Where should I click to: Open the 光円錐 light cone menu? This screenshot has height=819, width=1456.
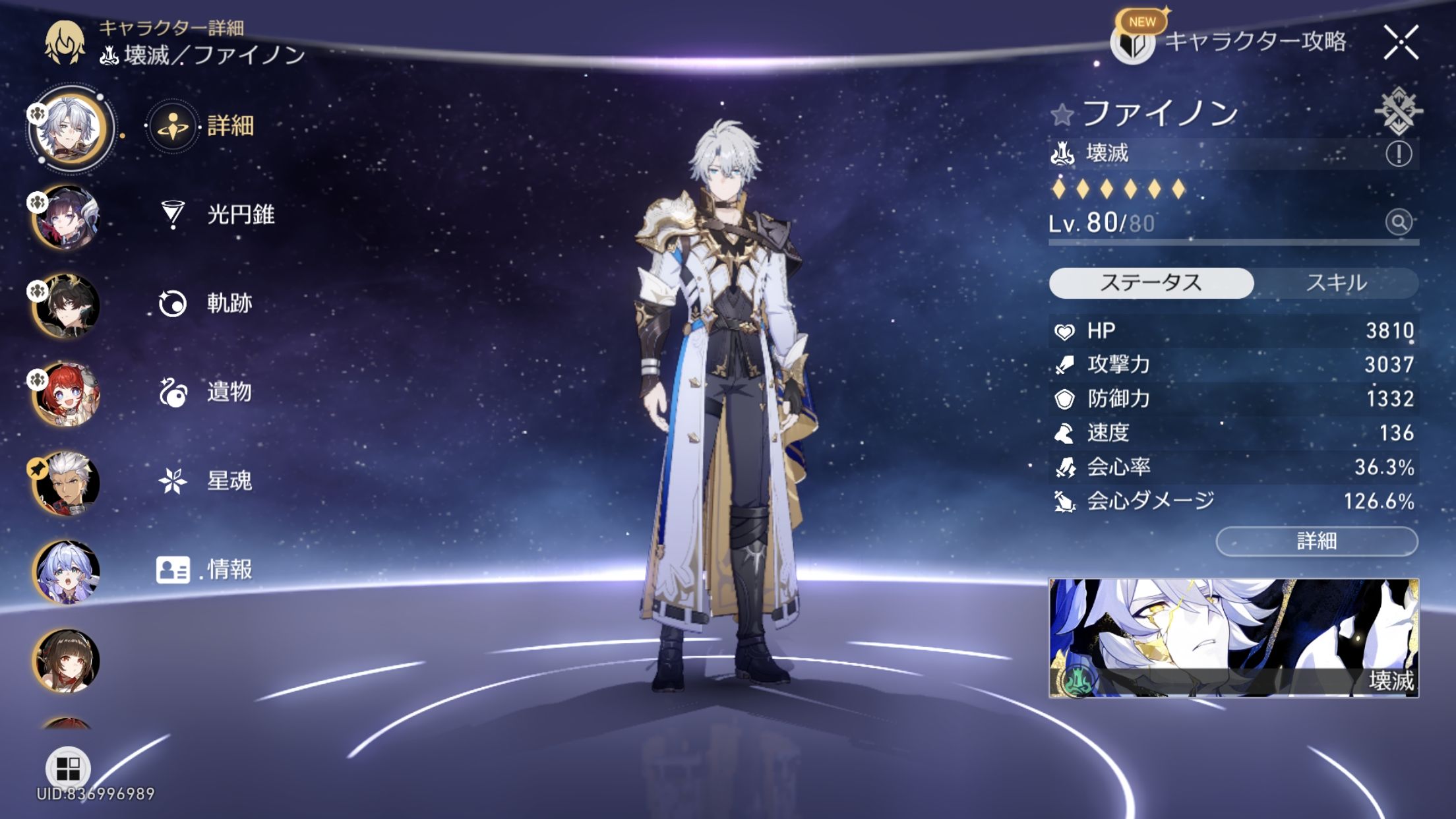(x=218, y=214)
